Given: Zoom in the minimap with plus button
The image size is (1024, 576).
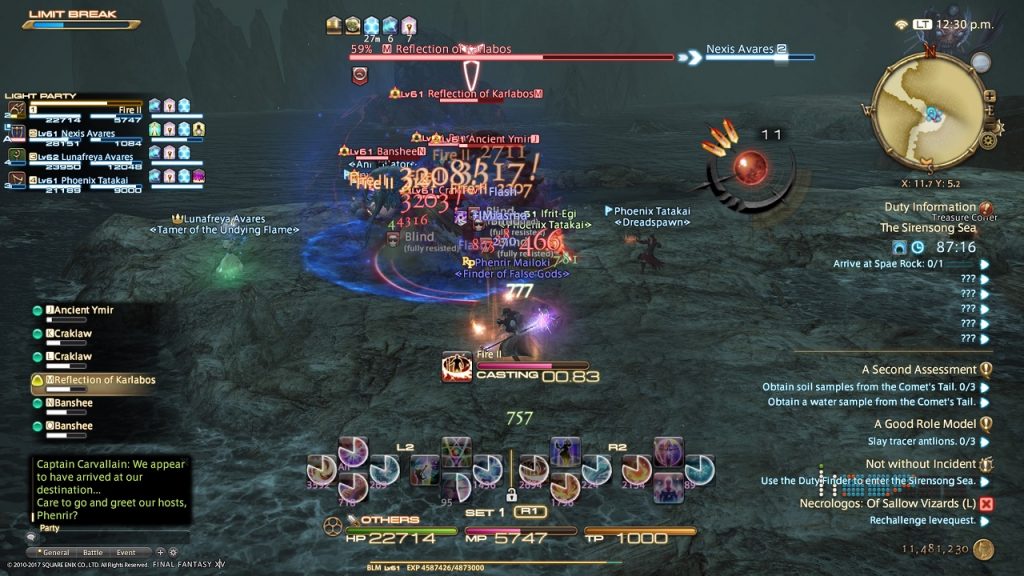Looking at the screenshot, I should click(x=990, y=96).
